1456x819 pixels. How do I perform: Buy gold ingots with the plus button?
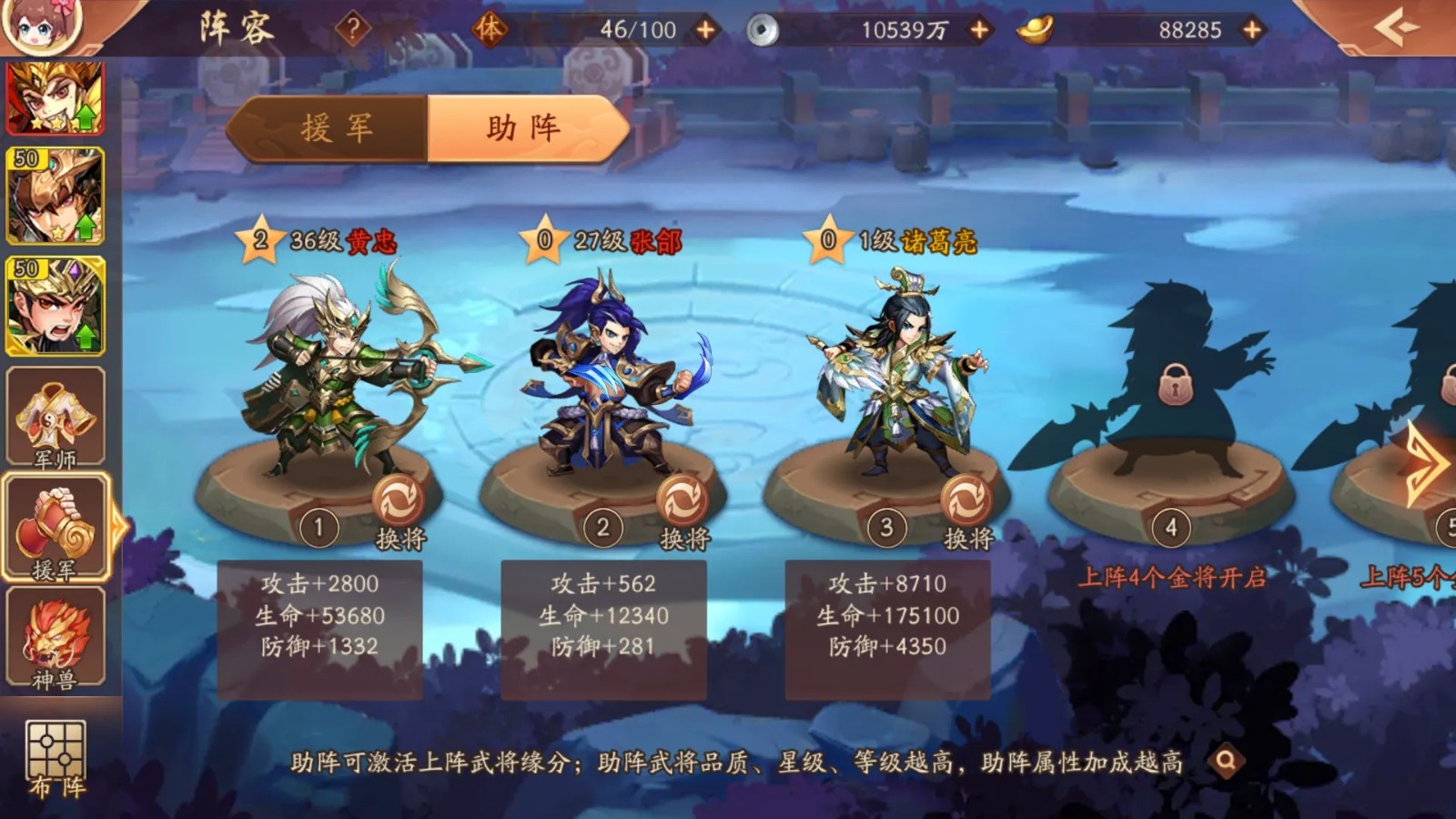(x=1252, y=30)
